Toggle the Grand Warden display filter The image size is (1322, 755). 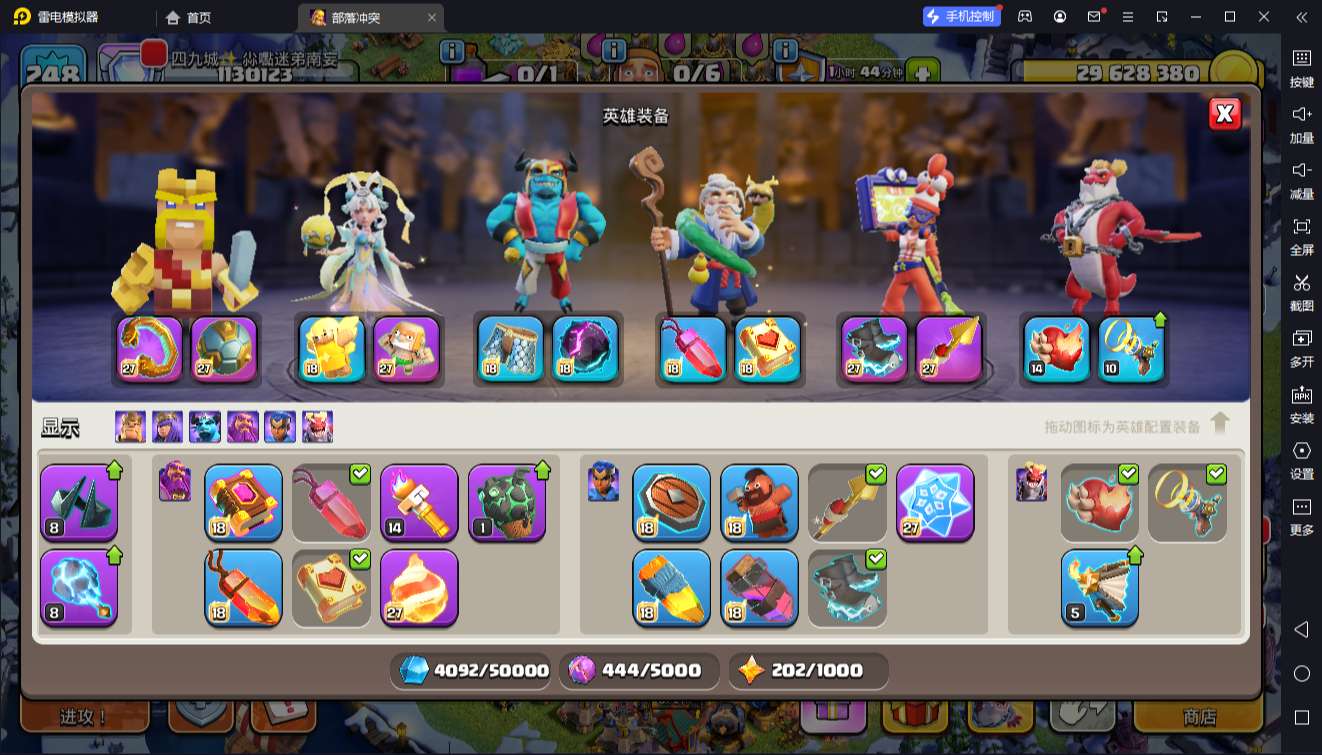coord(243,427)
